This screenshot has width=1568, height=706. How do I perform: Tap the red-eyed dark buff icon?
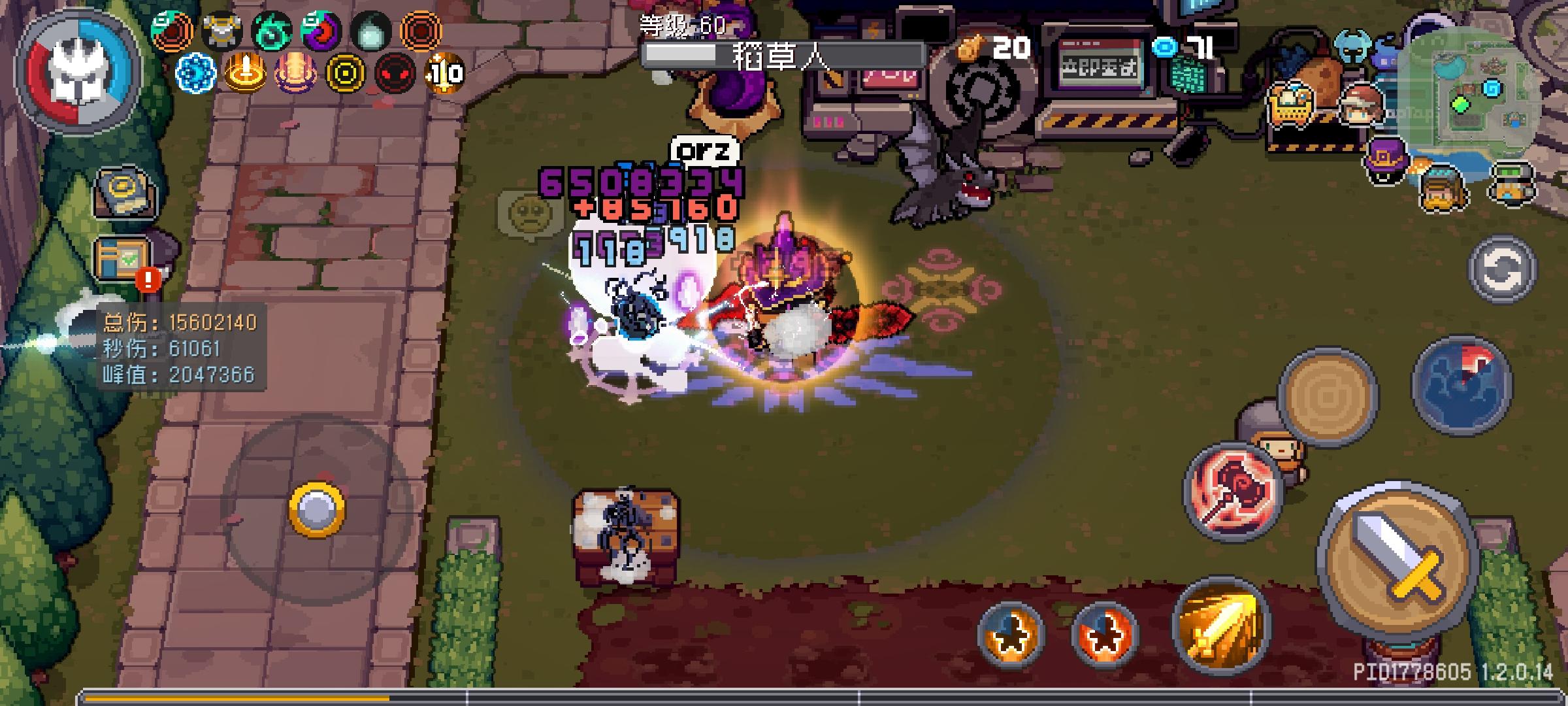tap(394, 73)
